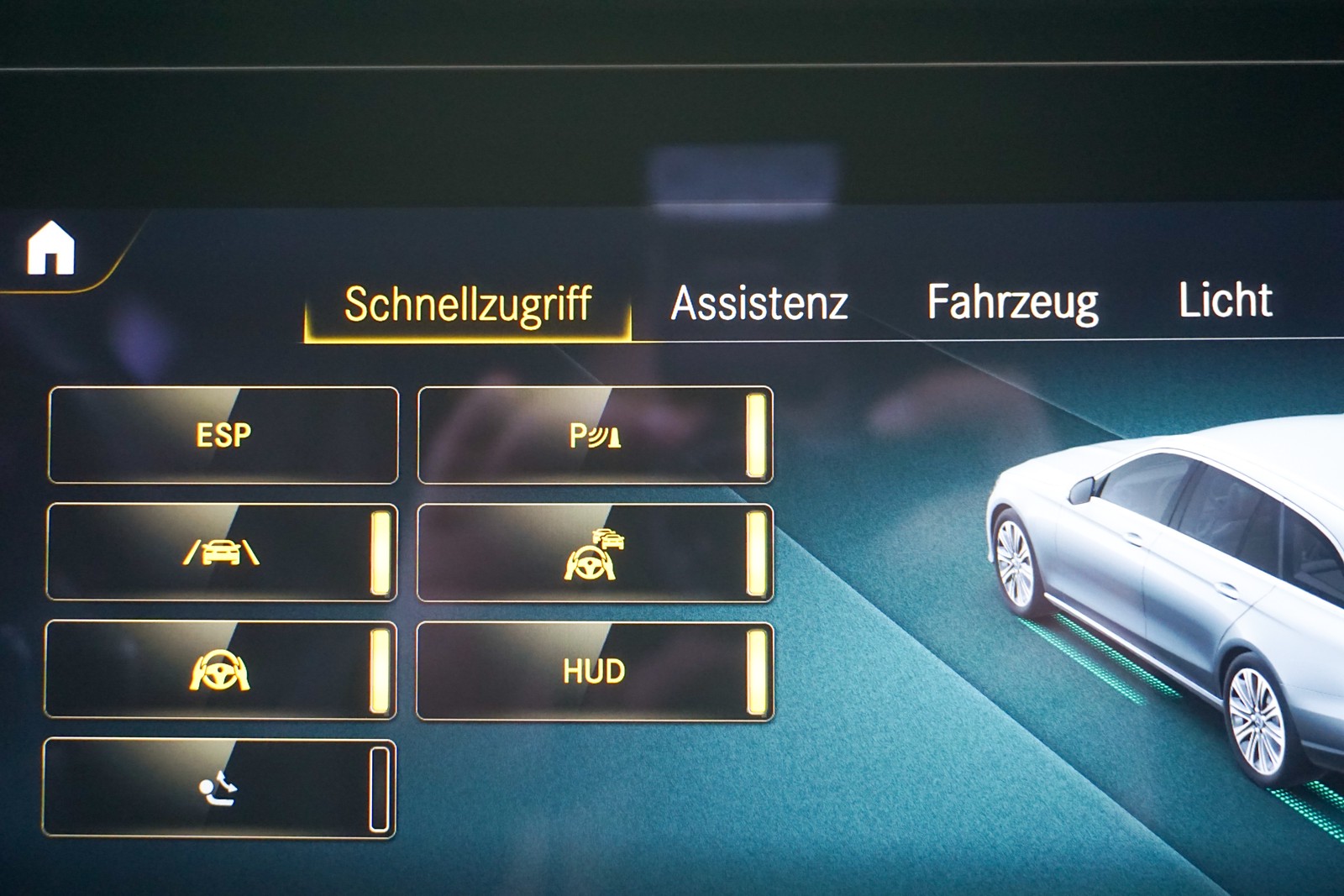Toggle the steering wheel with traffic cars button
Screen dimensions: 1344x896
click(595, 553)
